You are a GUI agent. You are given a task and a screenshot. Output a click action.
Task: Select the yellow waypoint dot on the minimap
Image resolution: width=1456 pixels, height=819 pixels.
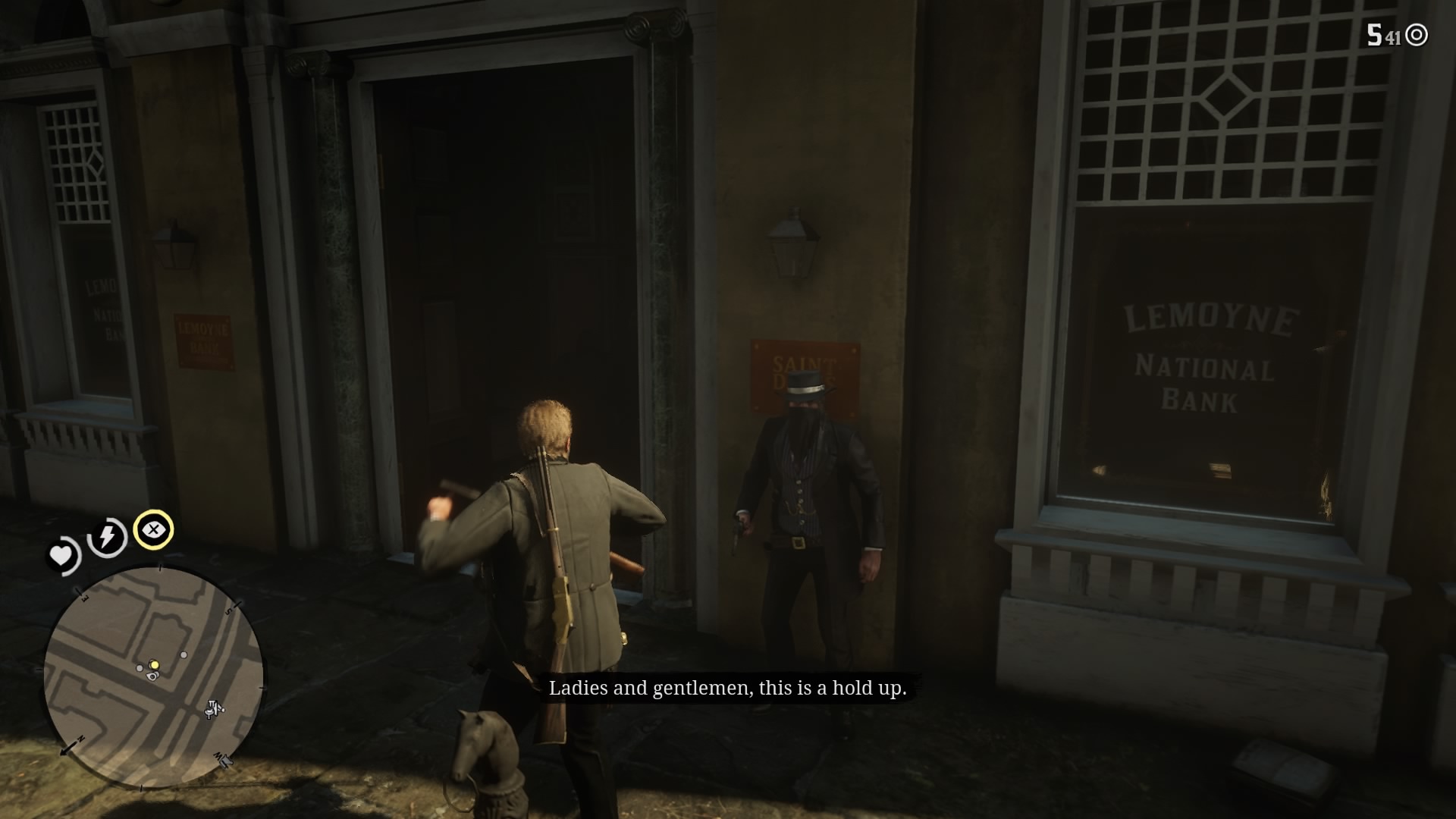coord(155,664)
